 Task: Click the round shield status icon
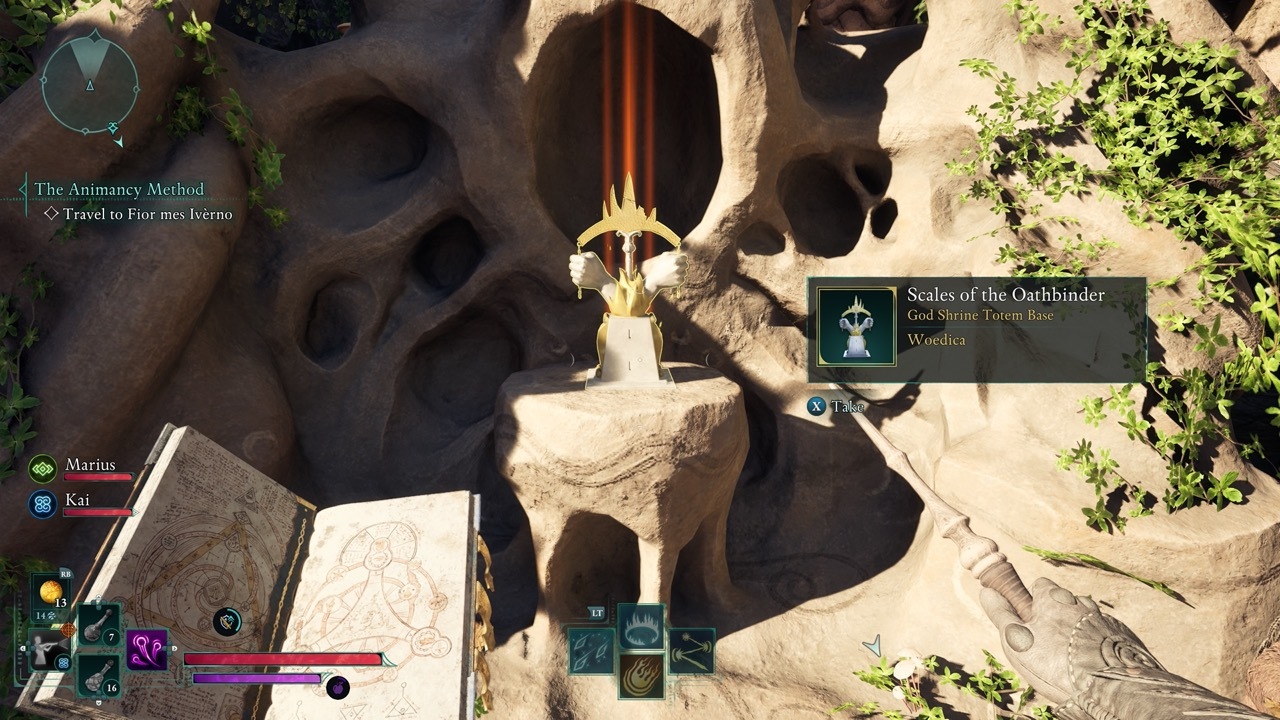227,622
